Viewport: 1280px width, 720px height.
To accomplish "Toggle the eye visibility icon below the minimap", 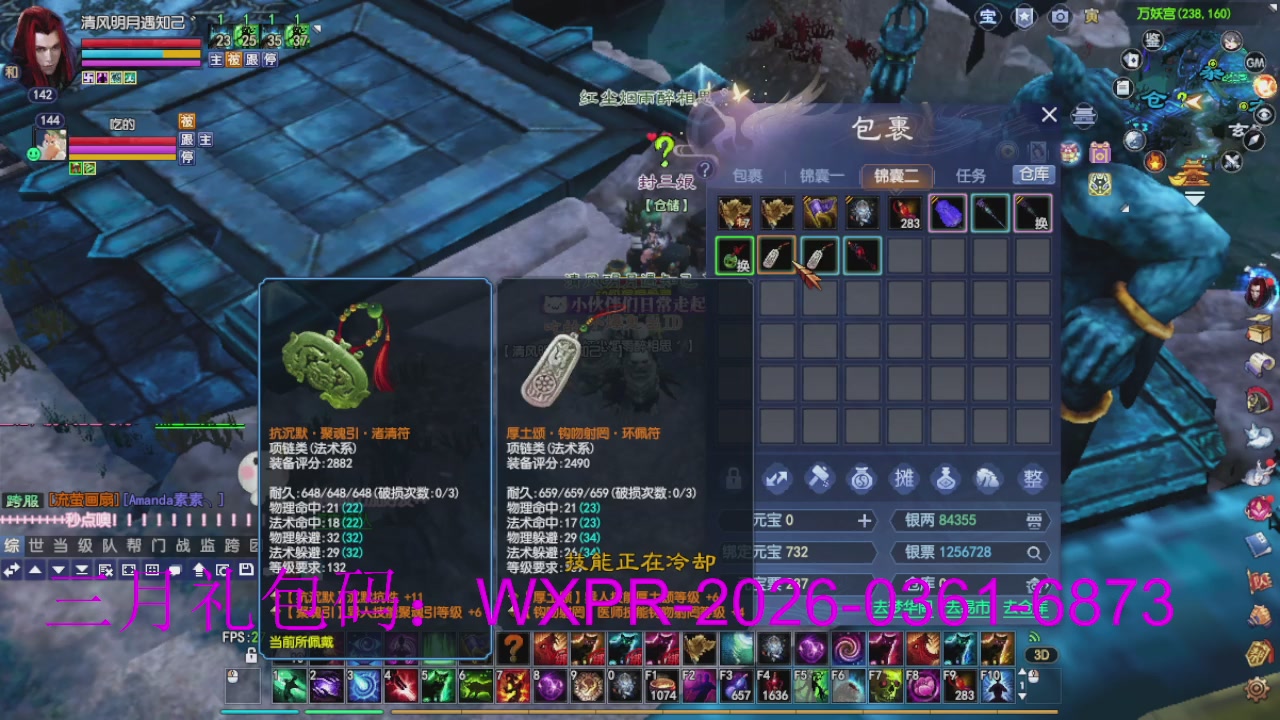I will click(1263, 116).
